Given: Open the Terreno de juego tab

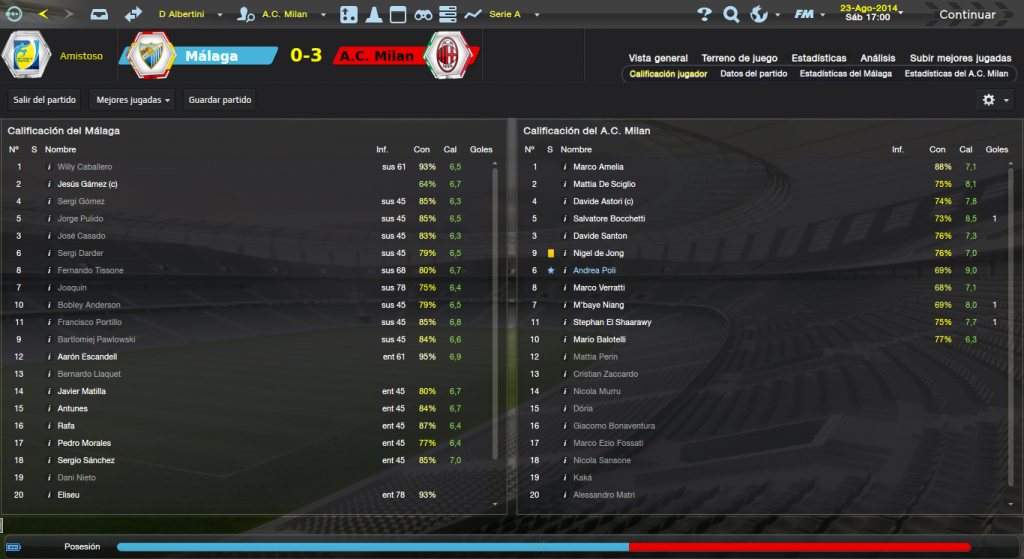Looking at the screenshot, I should coord(739,58).
